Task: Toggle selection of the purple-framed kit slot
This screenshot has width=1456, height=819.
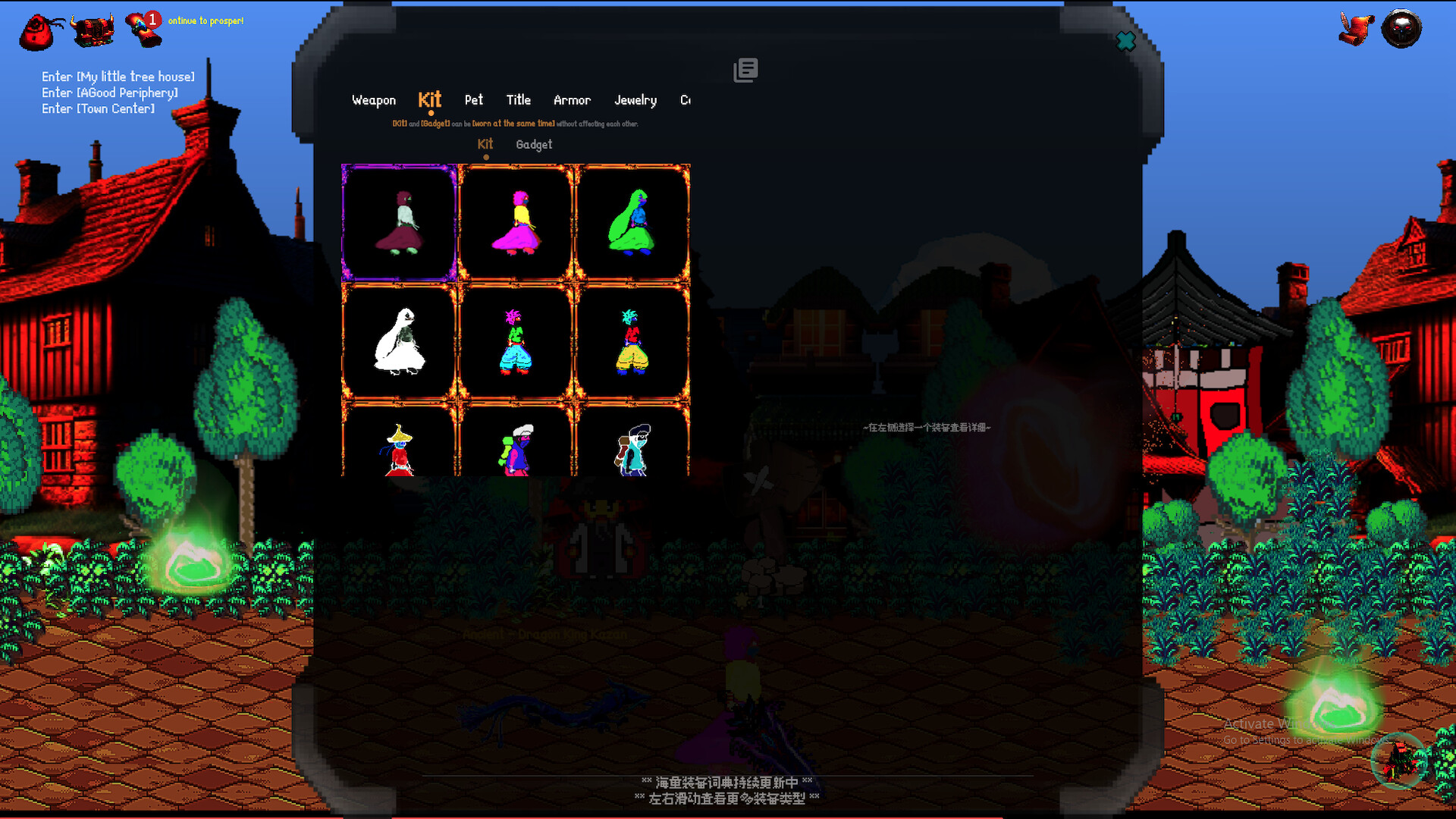Action: tap(400, 221)
